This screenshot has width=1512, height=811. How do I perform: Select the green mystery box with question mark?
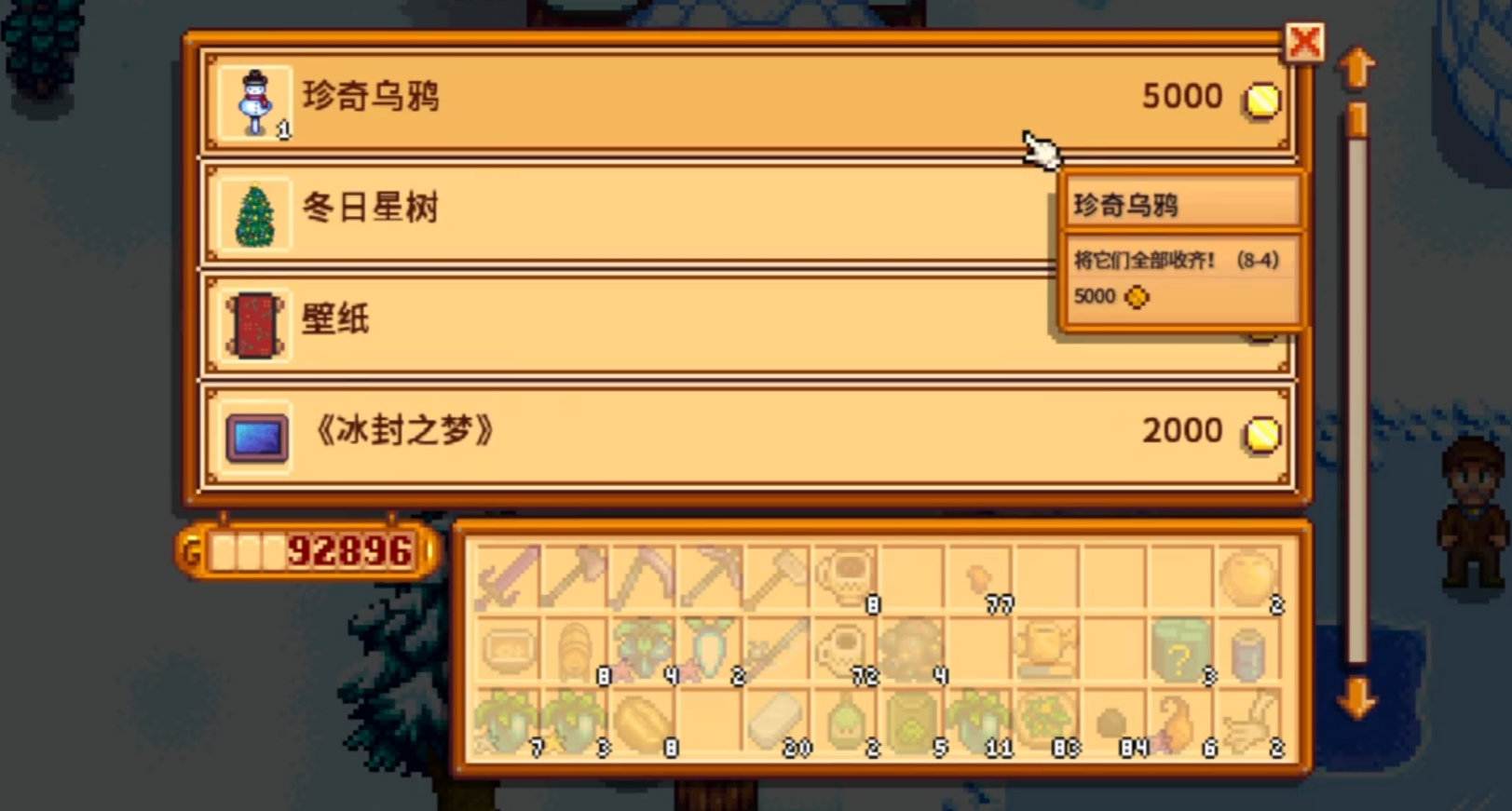[1181, 647]
